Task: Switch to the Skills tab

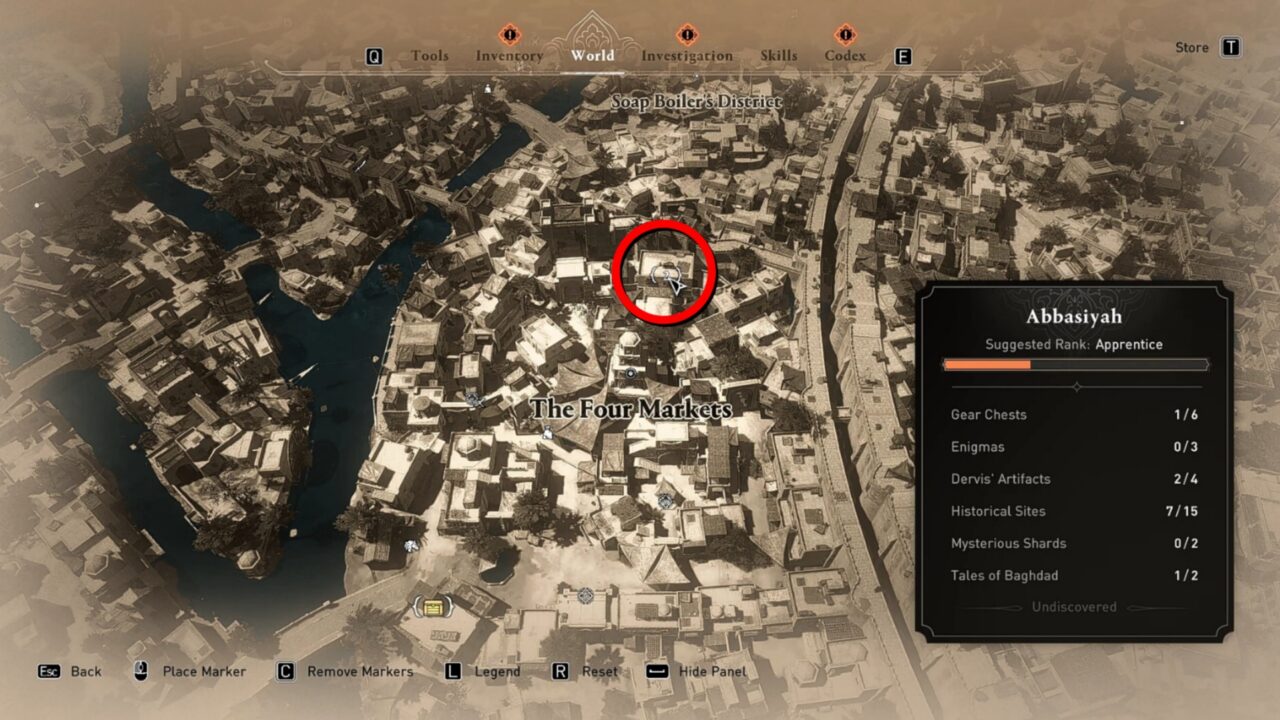Action: tap(779, 56)
